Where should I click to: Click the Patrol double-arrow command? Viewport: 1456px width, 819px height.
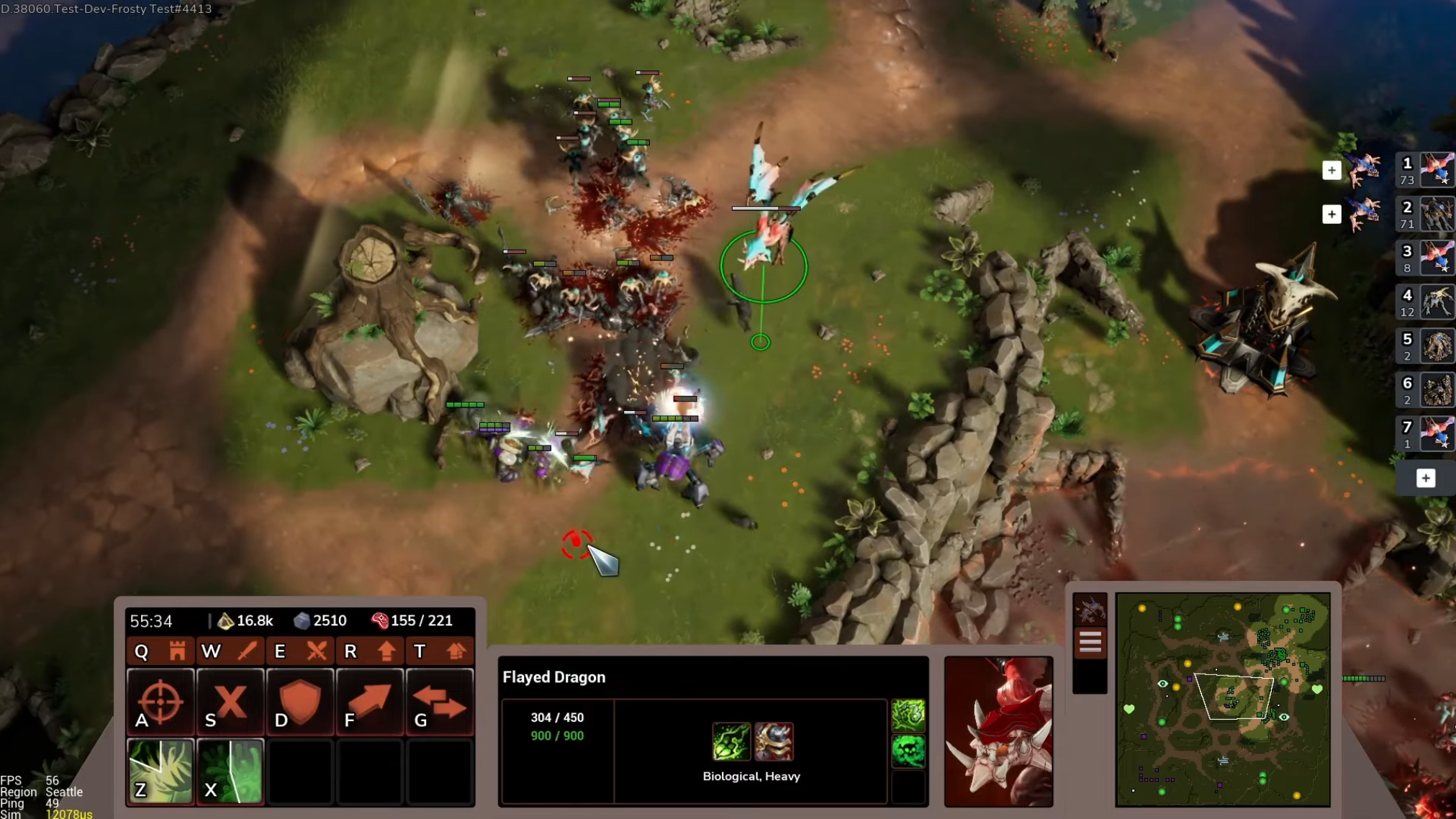tap(439, 702)
